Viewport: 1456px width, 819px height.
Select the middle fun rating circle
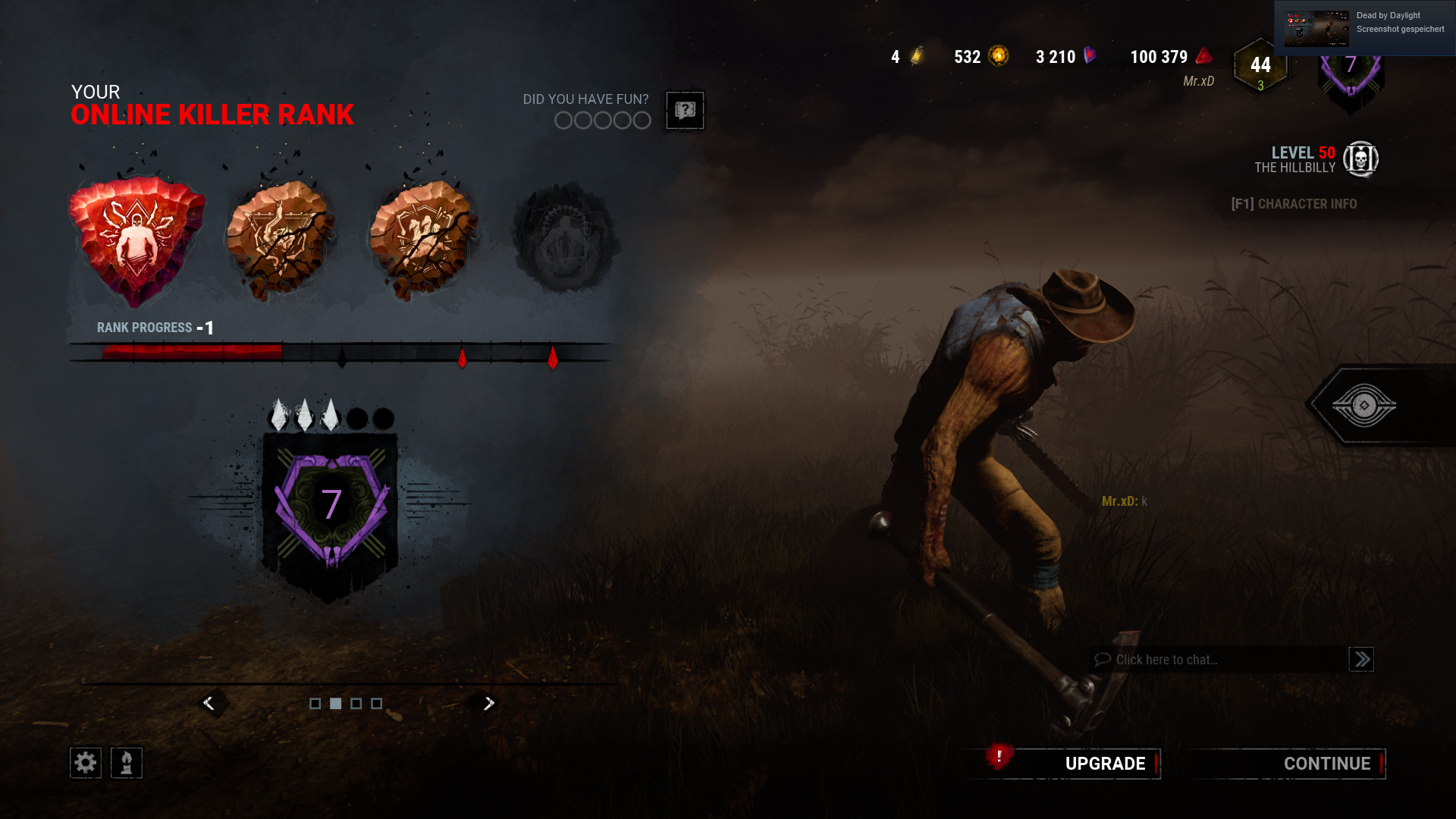602,120
